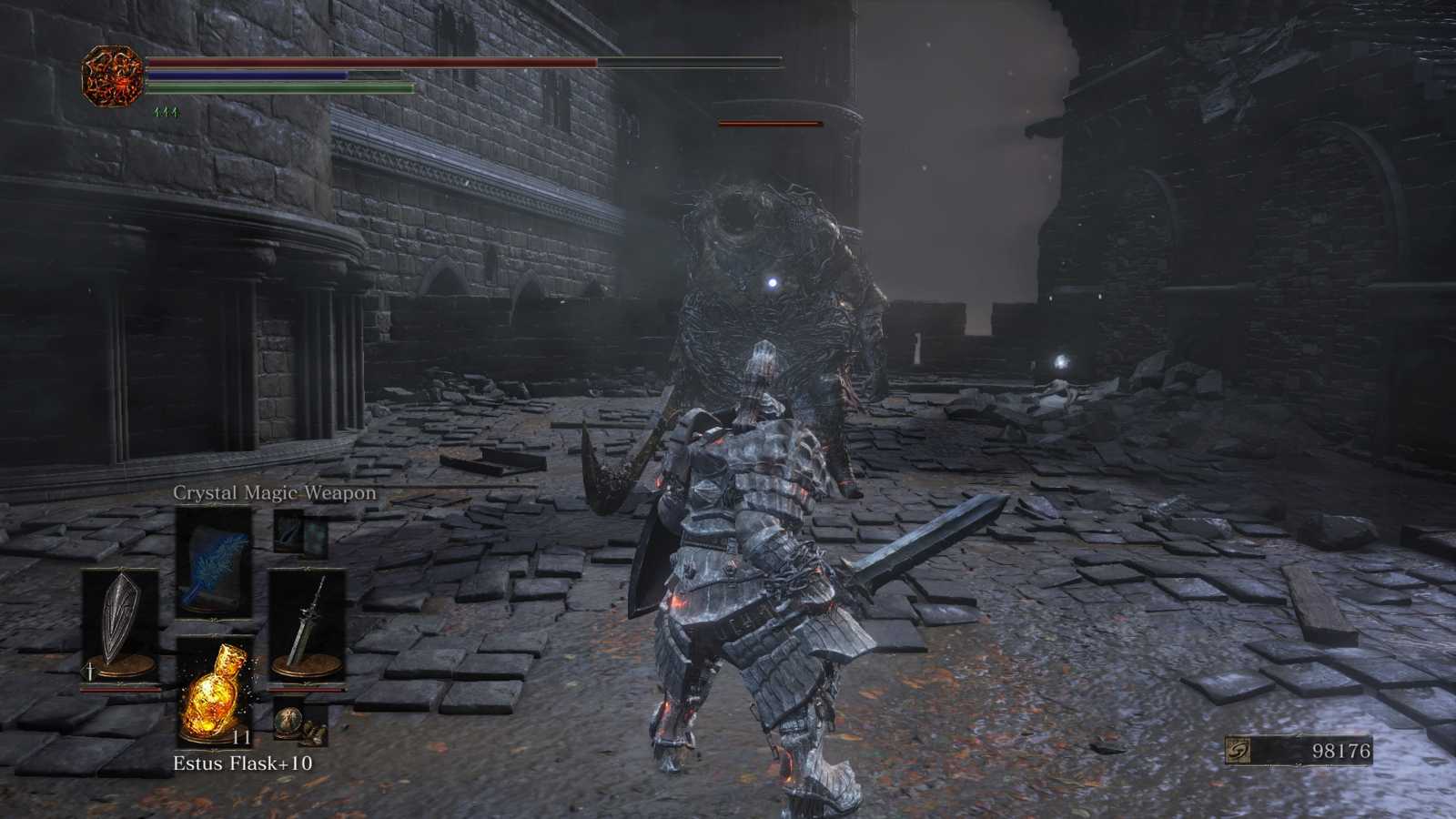Click the white lock-on dot on the enemy
1456x819 pixels.
(x=773, y=285)
